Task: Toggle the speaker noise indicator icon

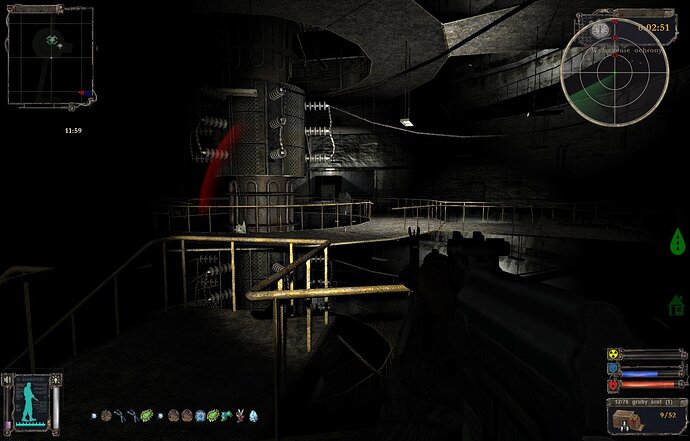Action: 7,381
